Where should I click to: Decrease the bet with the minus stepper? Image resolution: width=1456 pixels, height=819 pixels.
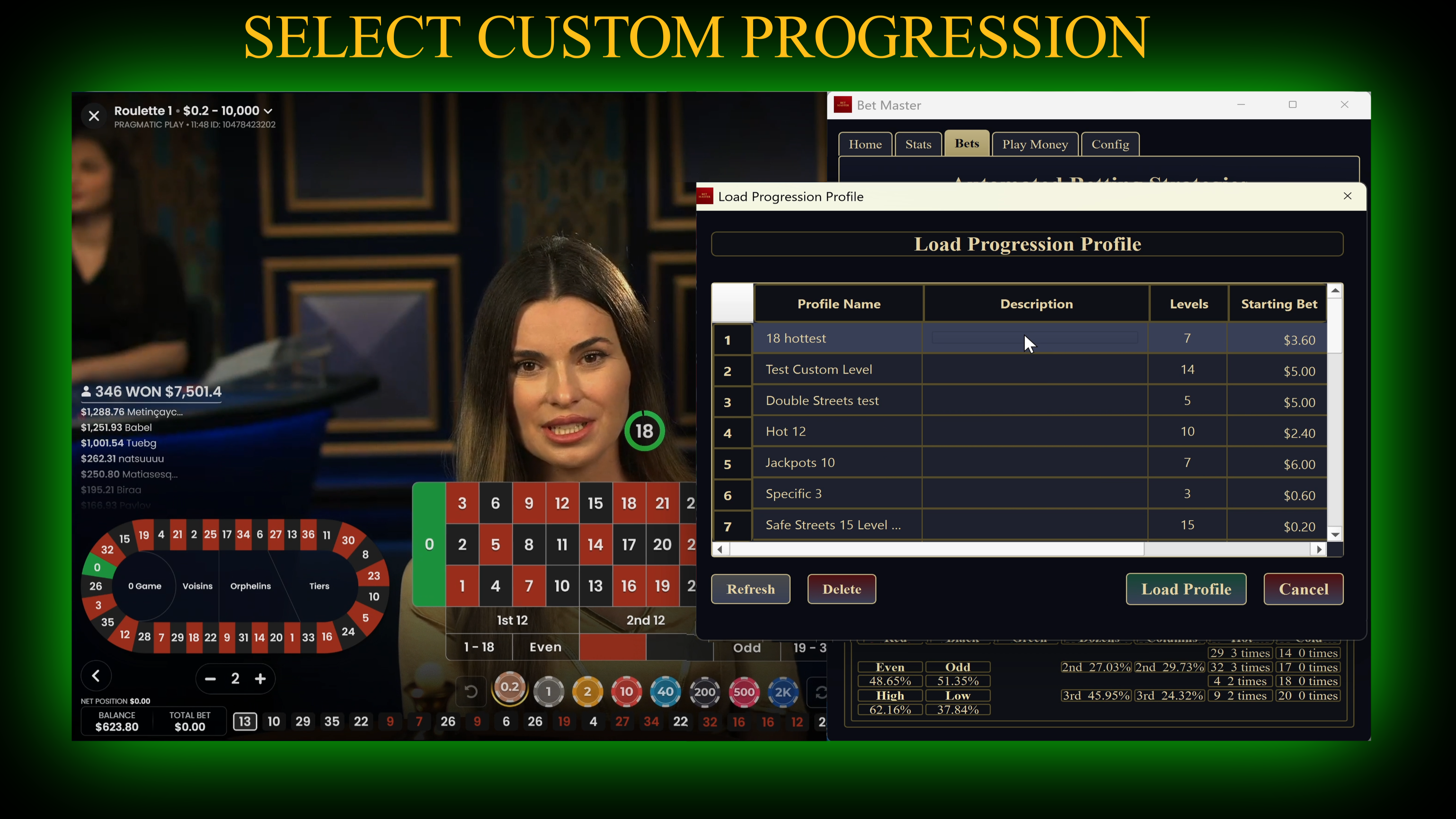pyautogui.click(x=210, y=678)
